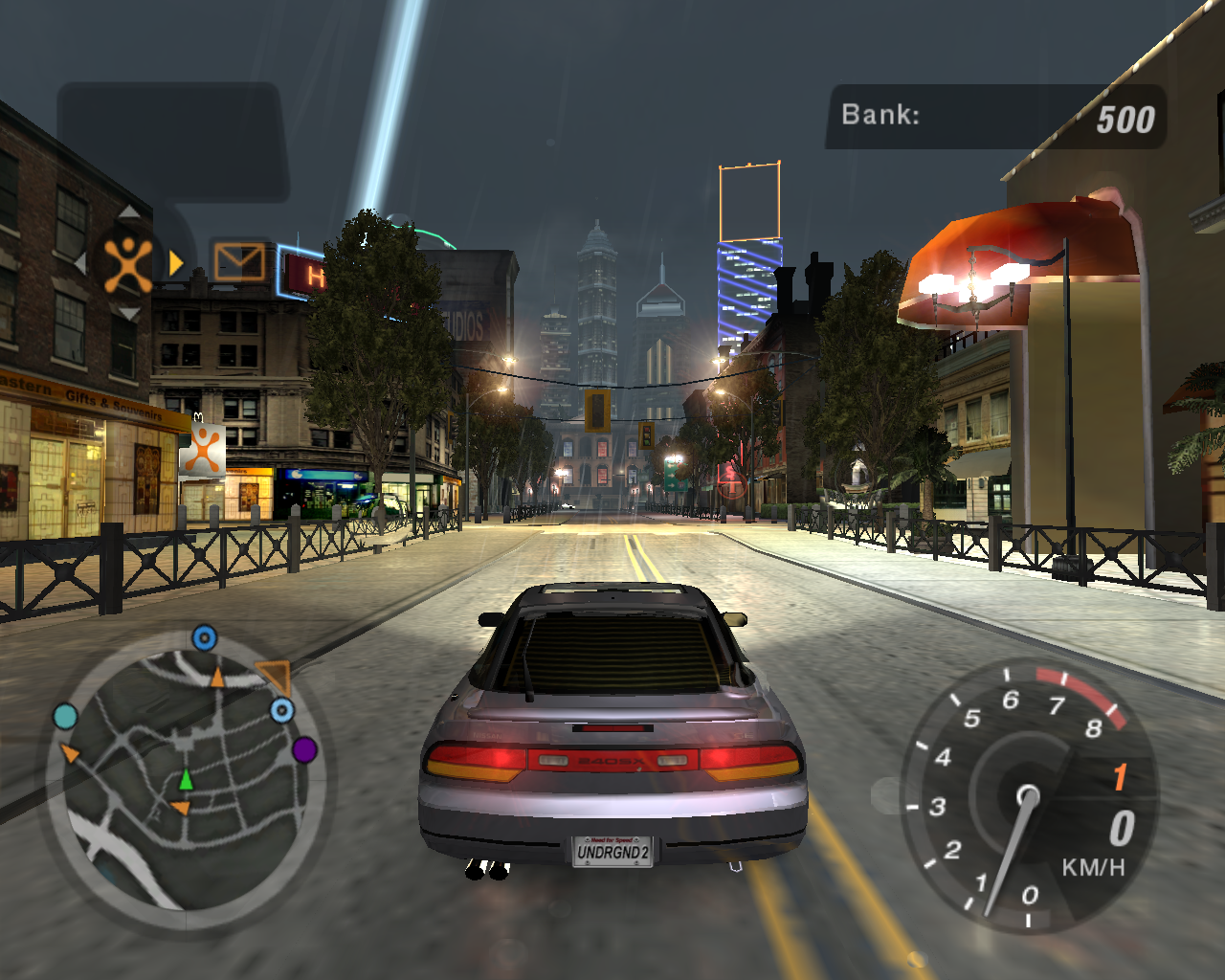The image size is (1225, 980).
Task: Choose the purple circle marker on the minimap
Action: (x=304, y=749)
